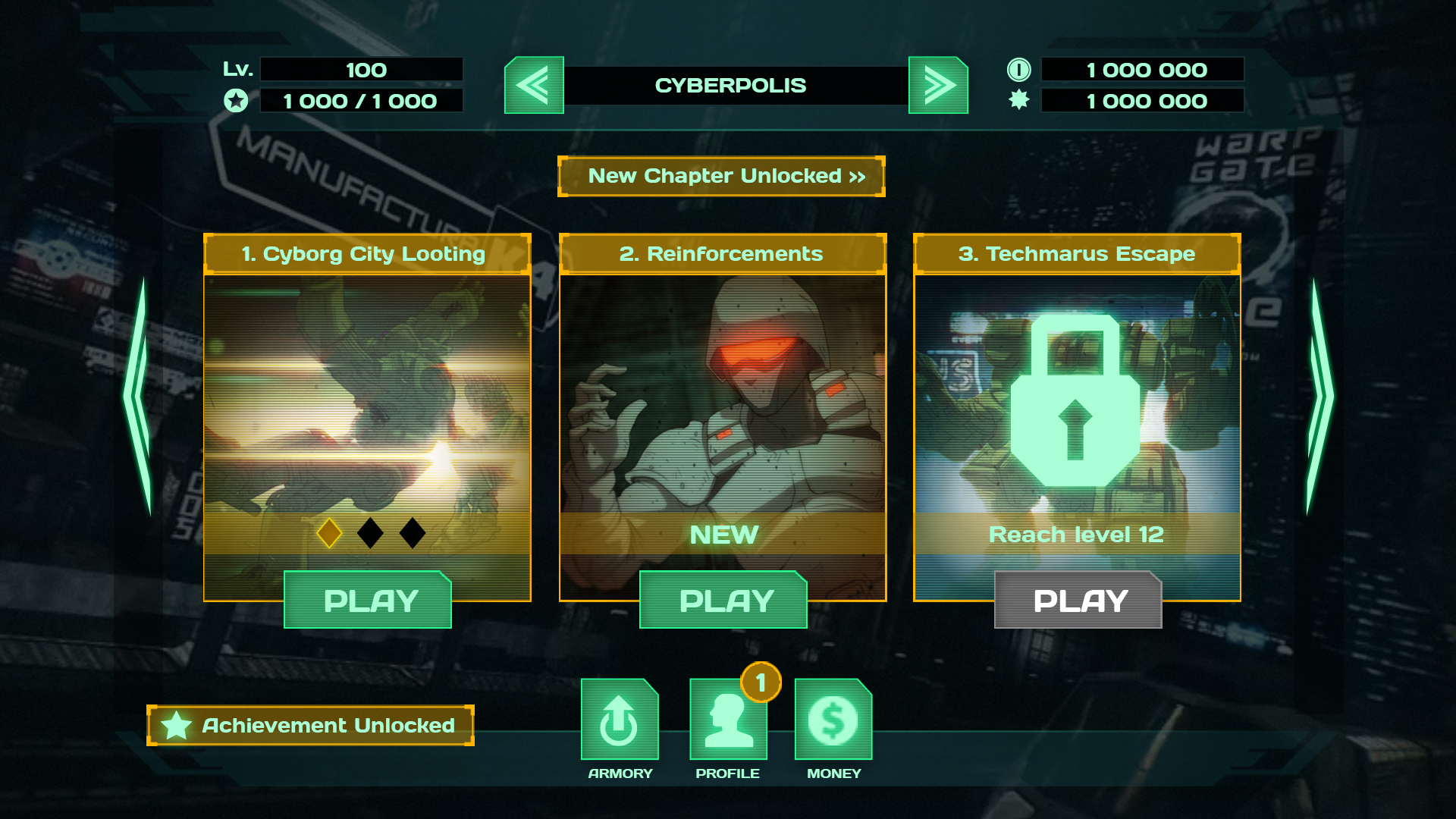Click the profile notification badge showing 1
This screenshot has width=1456, height=819.
(x=761, y=682)
